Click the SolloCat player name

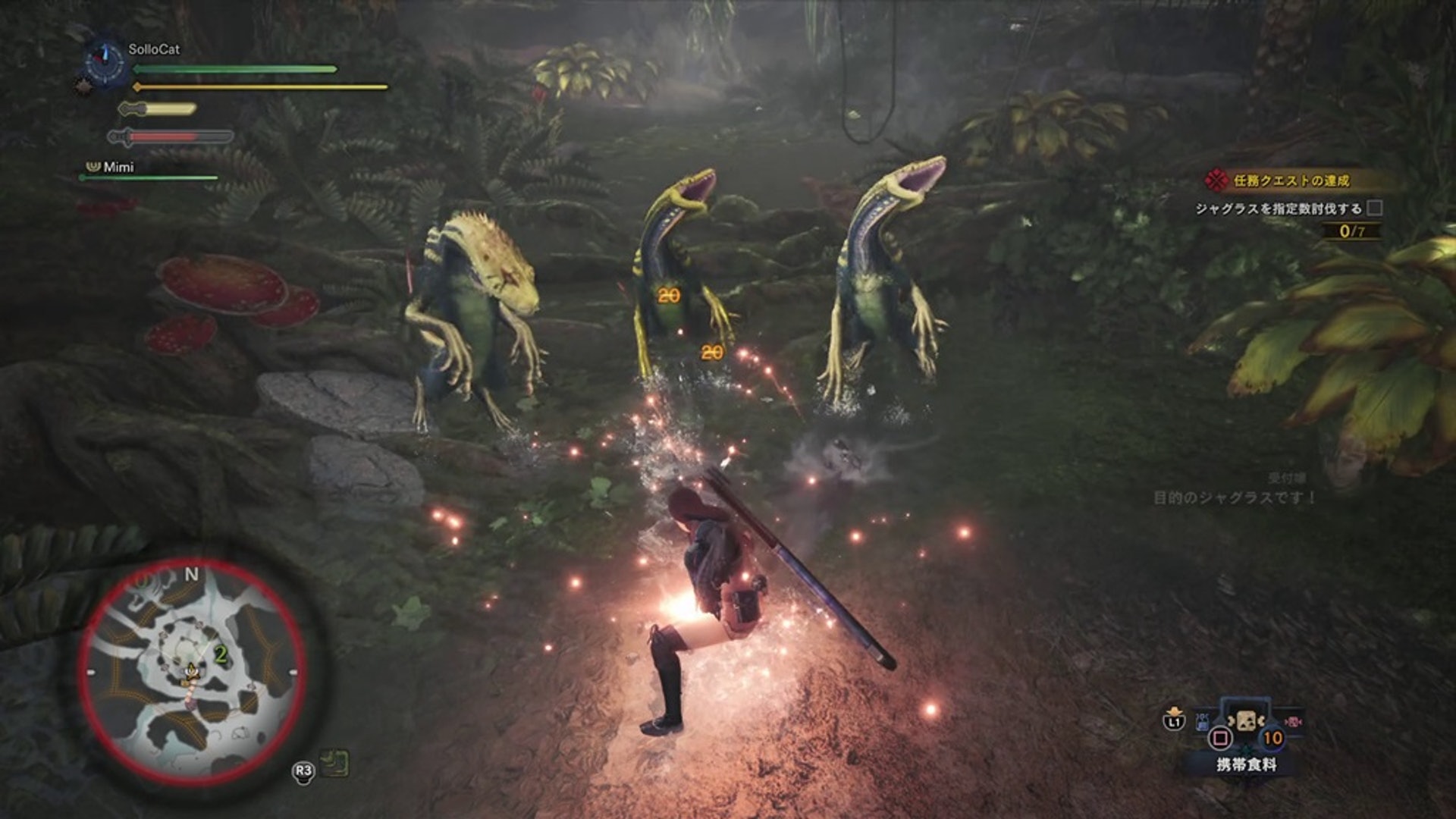tap(154, 49)
